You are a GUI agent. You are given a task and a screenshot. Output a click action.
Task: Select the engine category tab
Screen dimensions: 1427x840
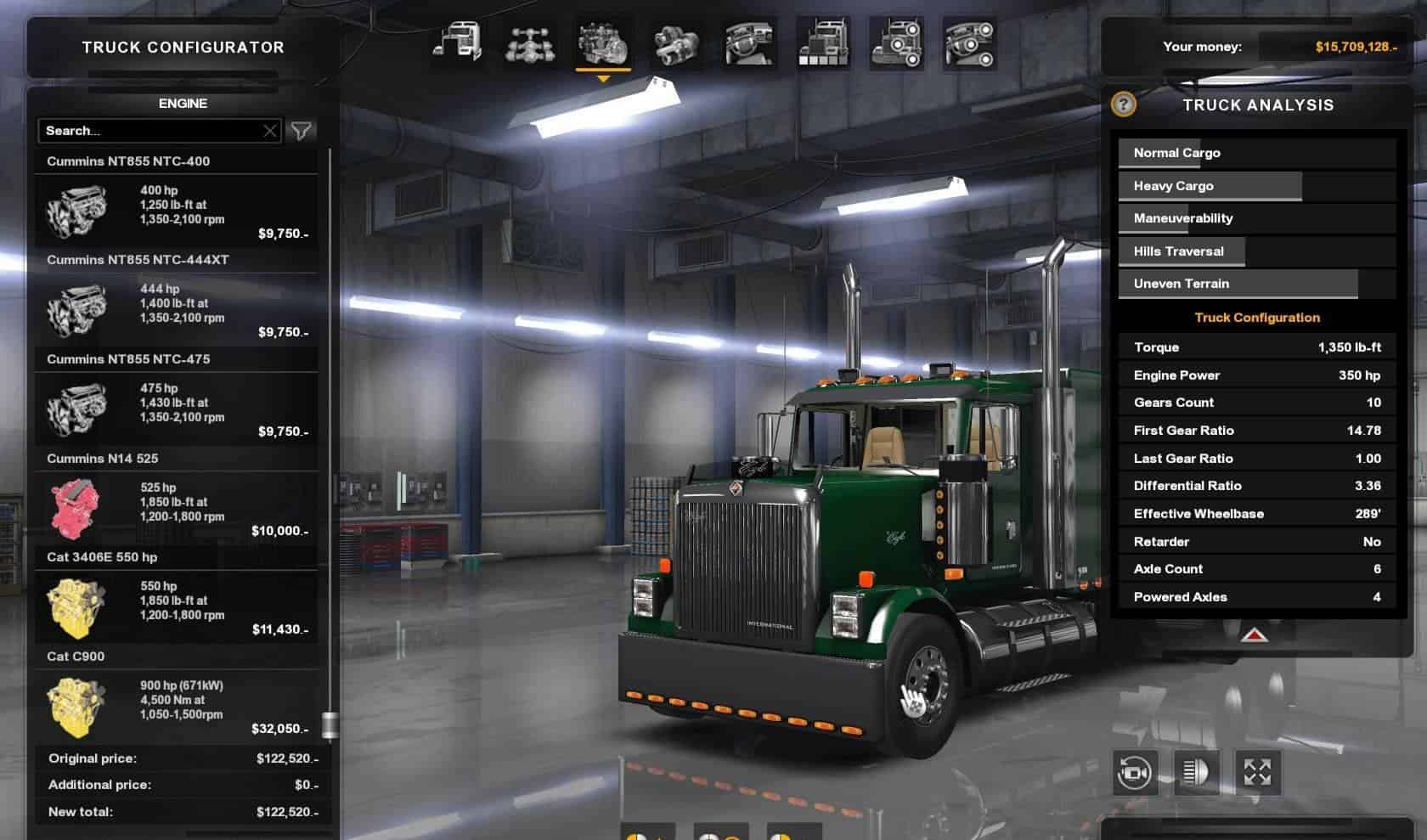tap(603, 43)
